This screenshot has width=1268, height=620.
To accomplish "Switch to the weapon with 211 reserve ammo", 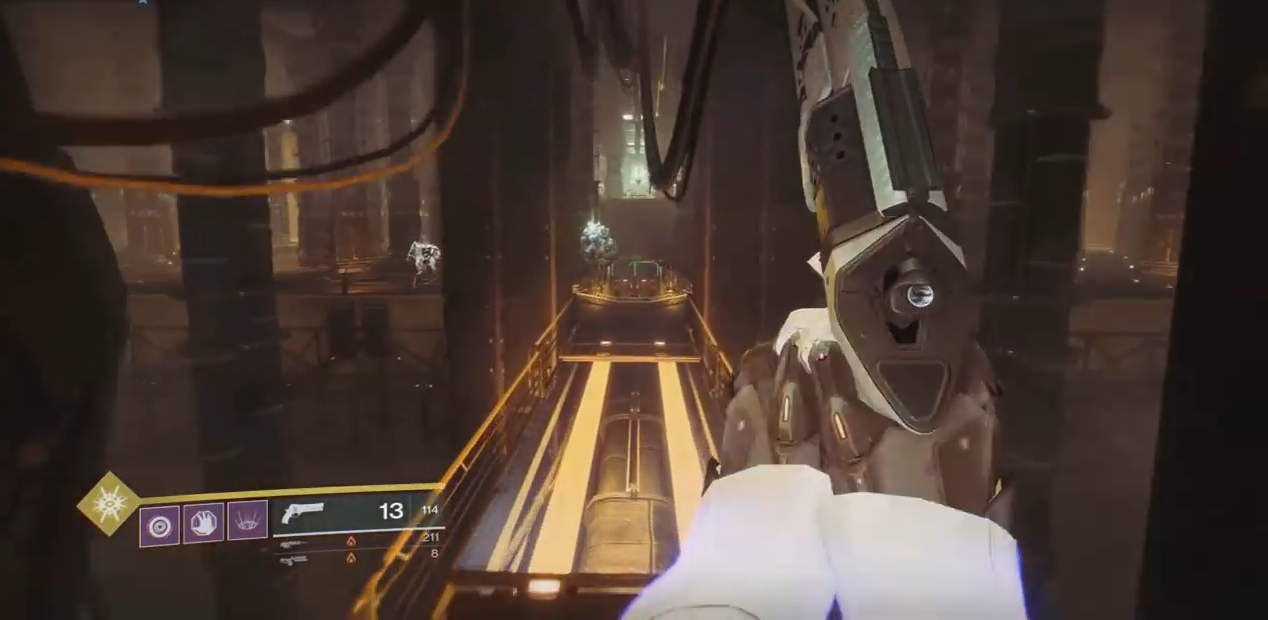I will pyautogui.click(x=293, y=544).
